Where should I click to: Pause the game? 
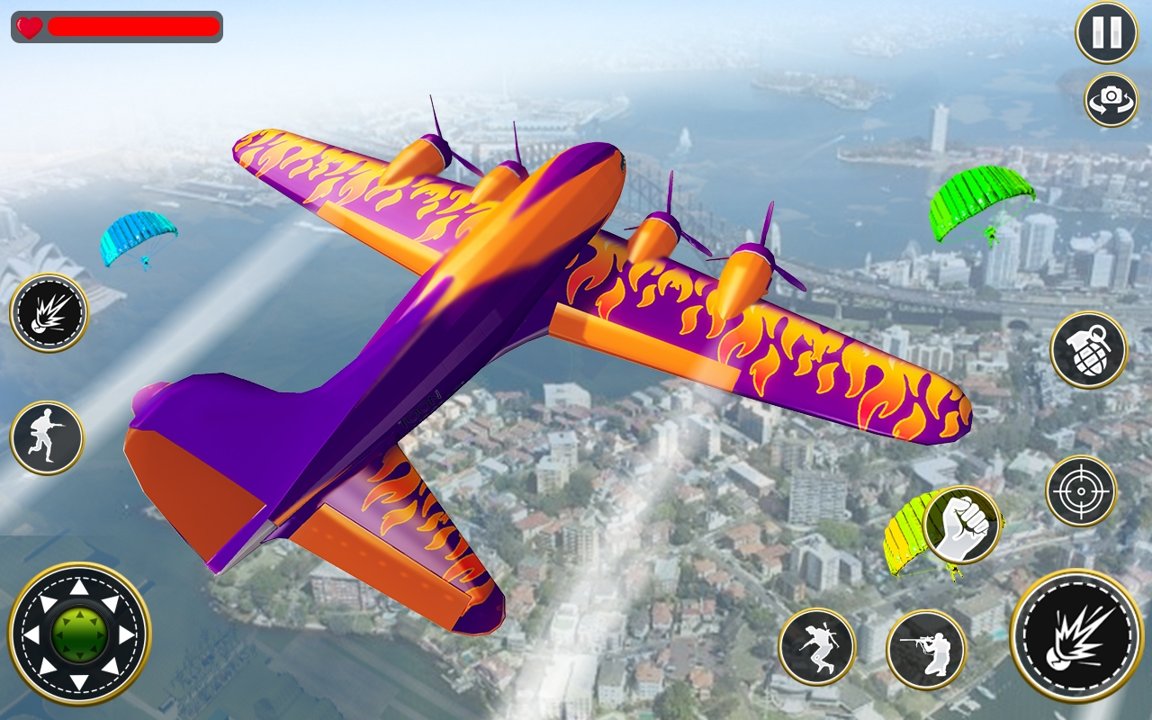click(x=1106, y=32)
